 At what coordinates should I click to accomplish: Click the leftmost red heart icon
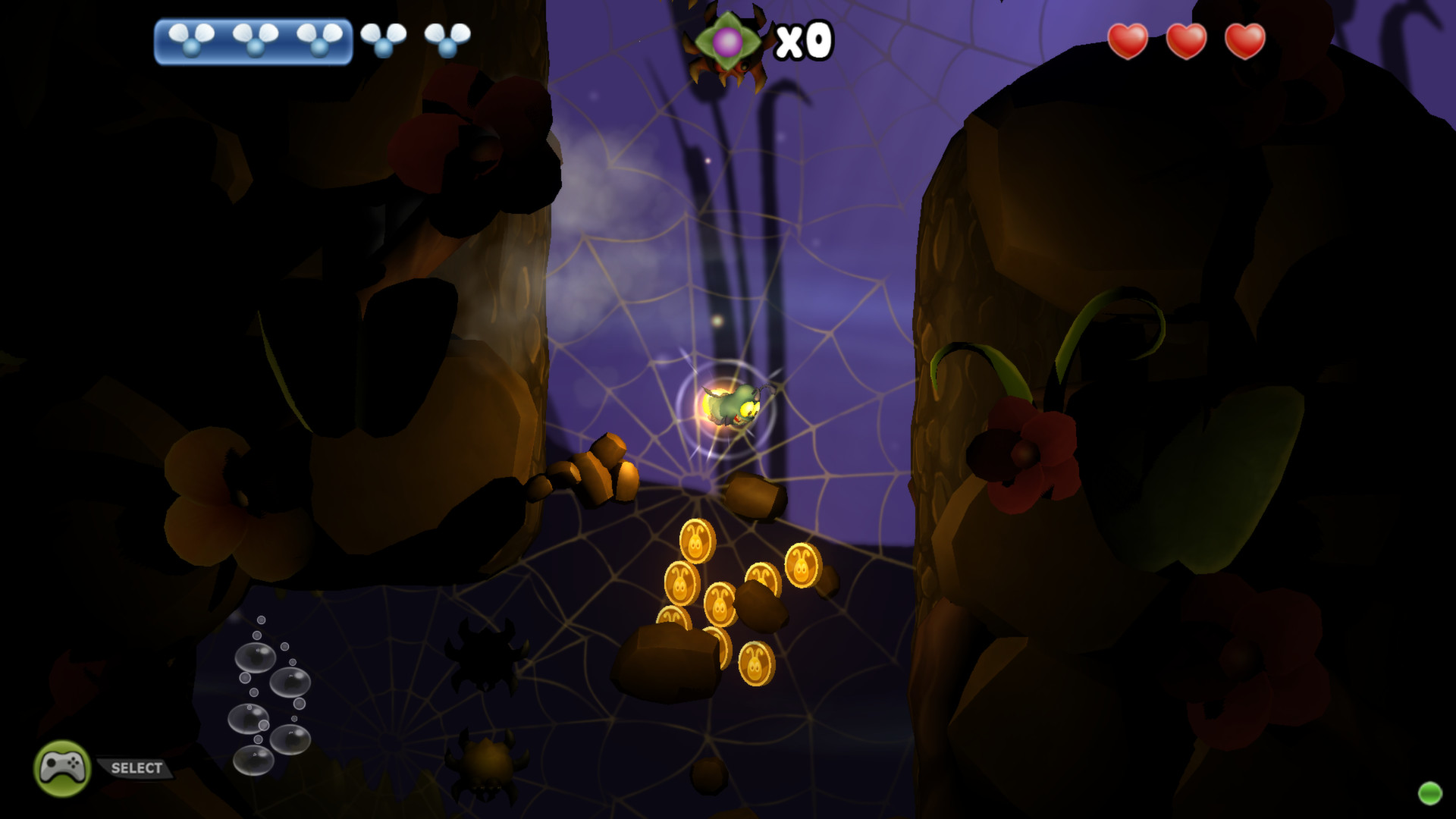pos(1128,42)
